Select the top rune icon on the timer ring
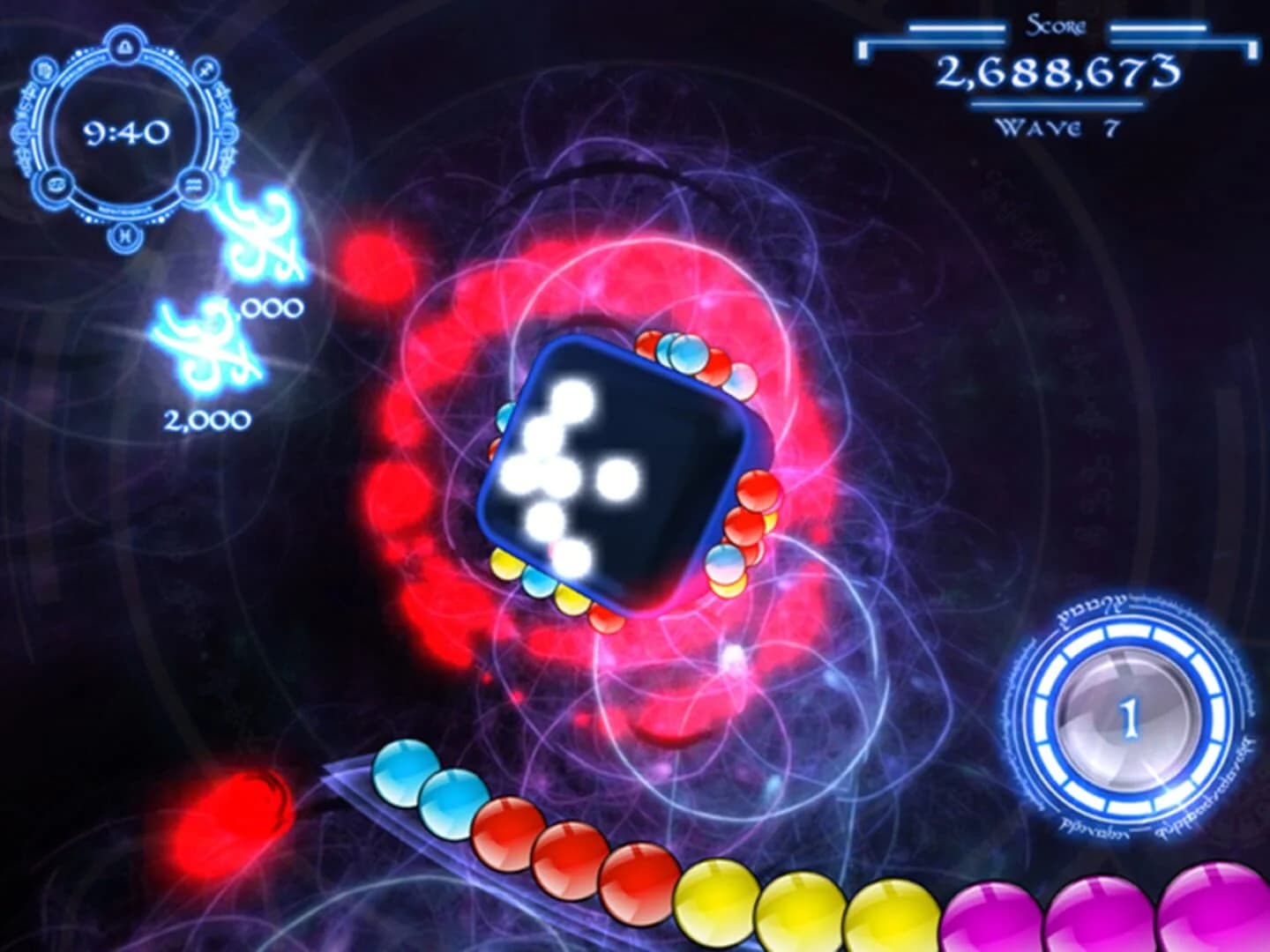 coord(123,46)
